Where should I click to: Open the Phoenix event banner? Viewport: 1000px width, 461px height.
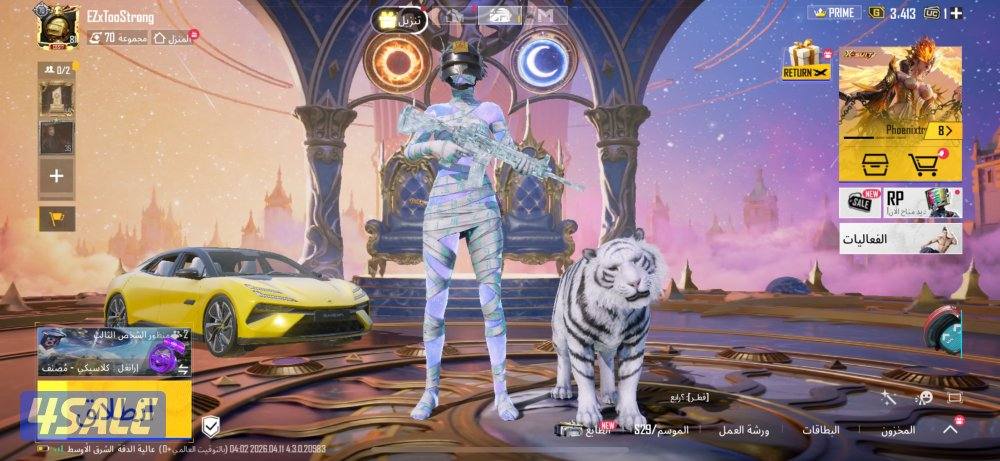(x=899, y=92)
